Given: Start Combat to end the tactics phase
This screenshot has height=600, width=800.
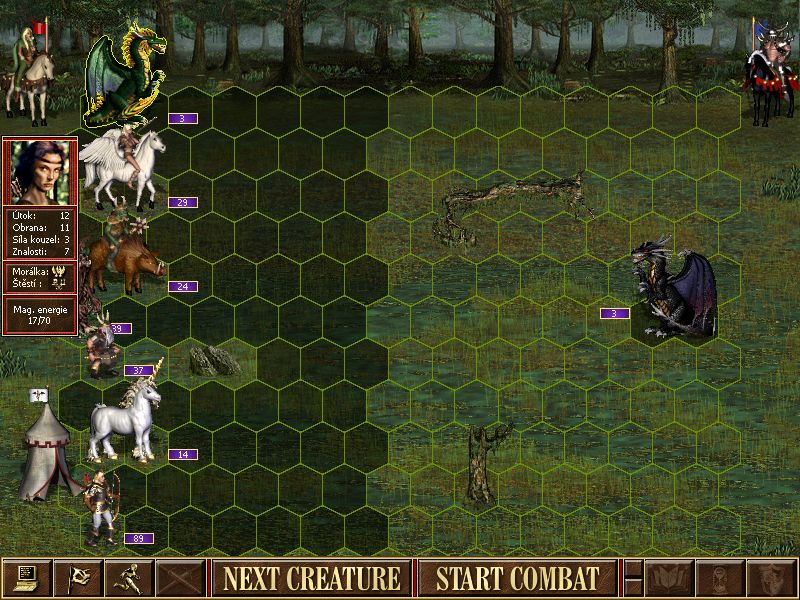Looking at the screenshot, I should (517, 578).
